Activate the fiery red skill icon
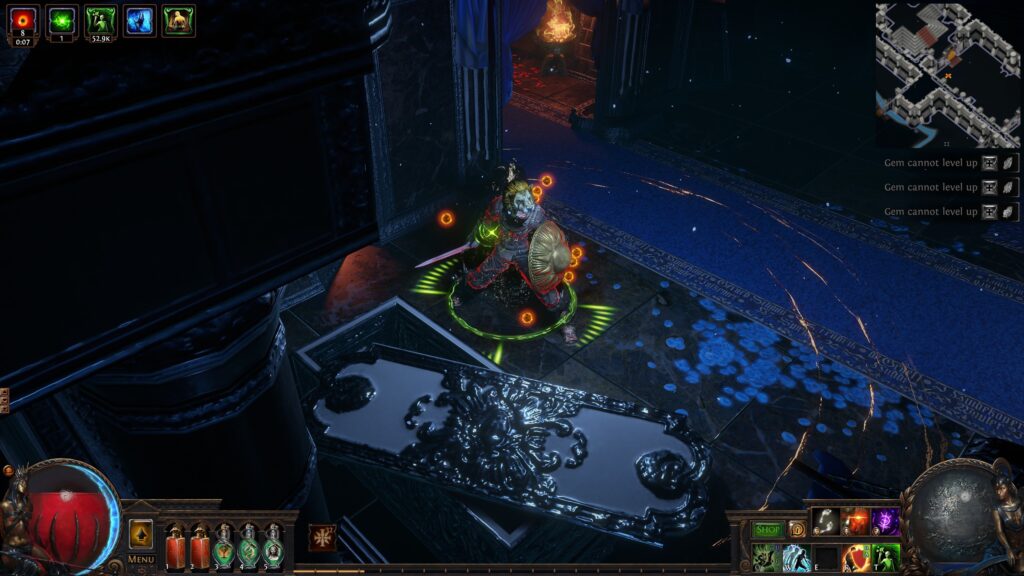1024x576 pixels. point(855,521)
